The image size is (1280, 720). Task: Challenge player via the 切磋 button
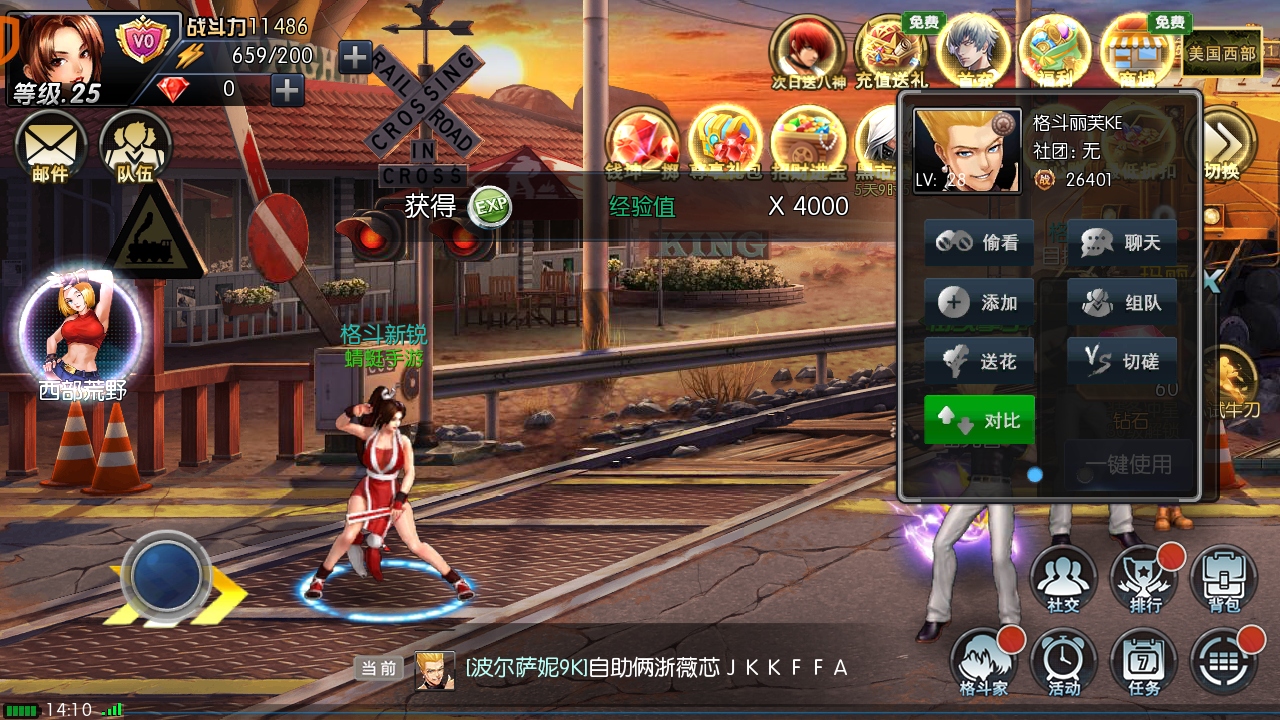1121,361
